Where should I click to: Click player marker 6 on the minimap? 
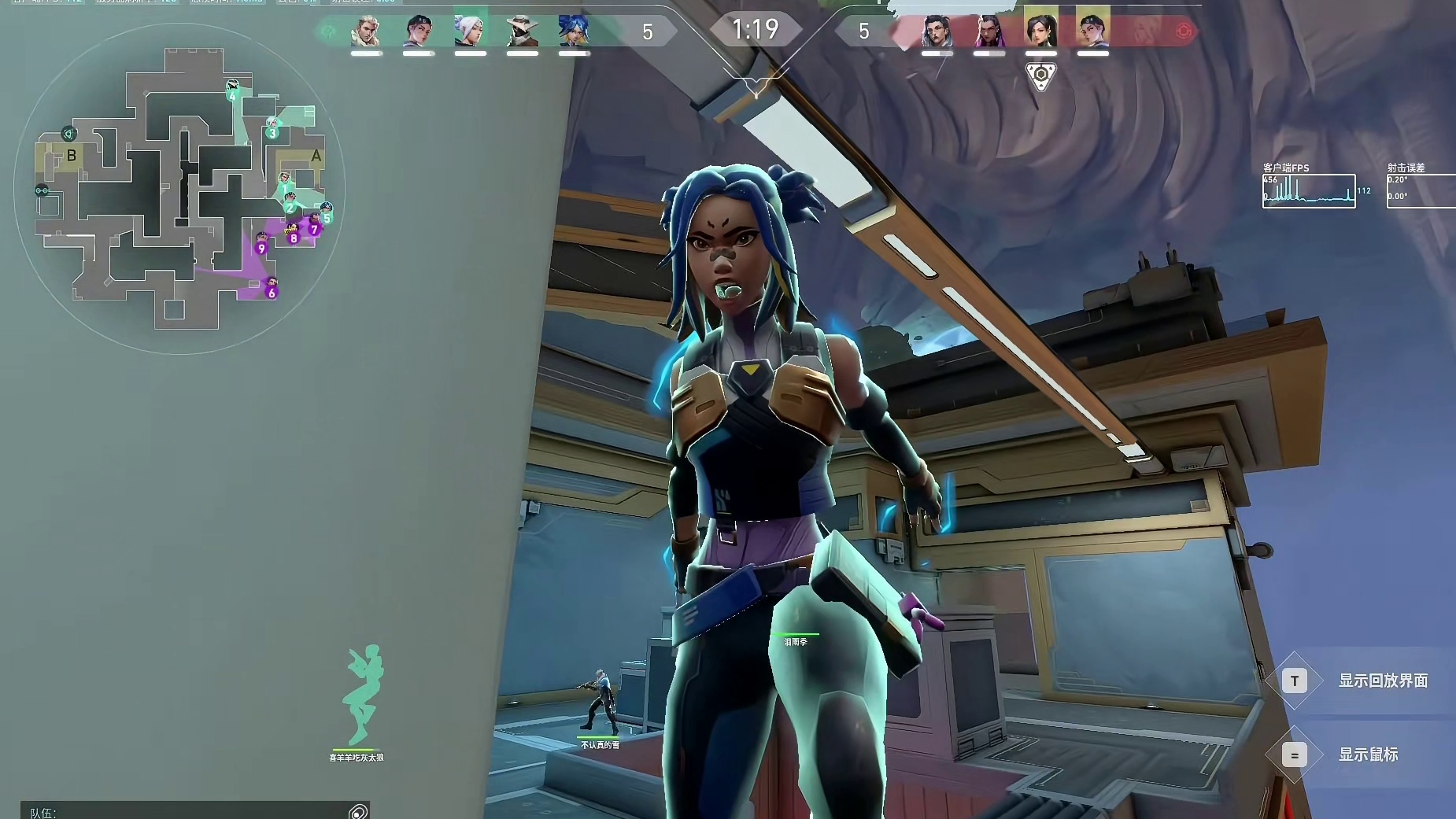point(272,293)
